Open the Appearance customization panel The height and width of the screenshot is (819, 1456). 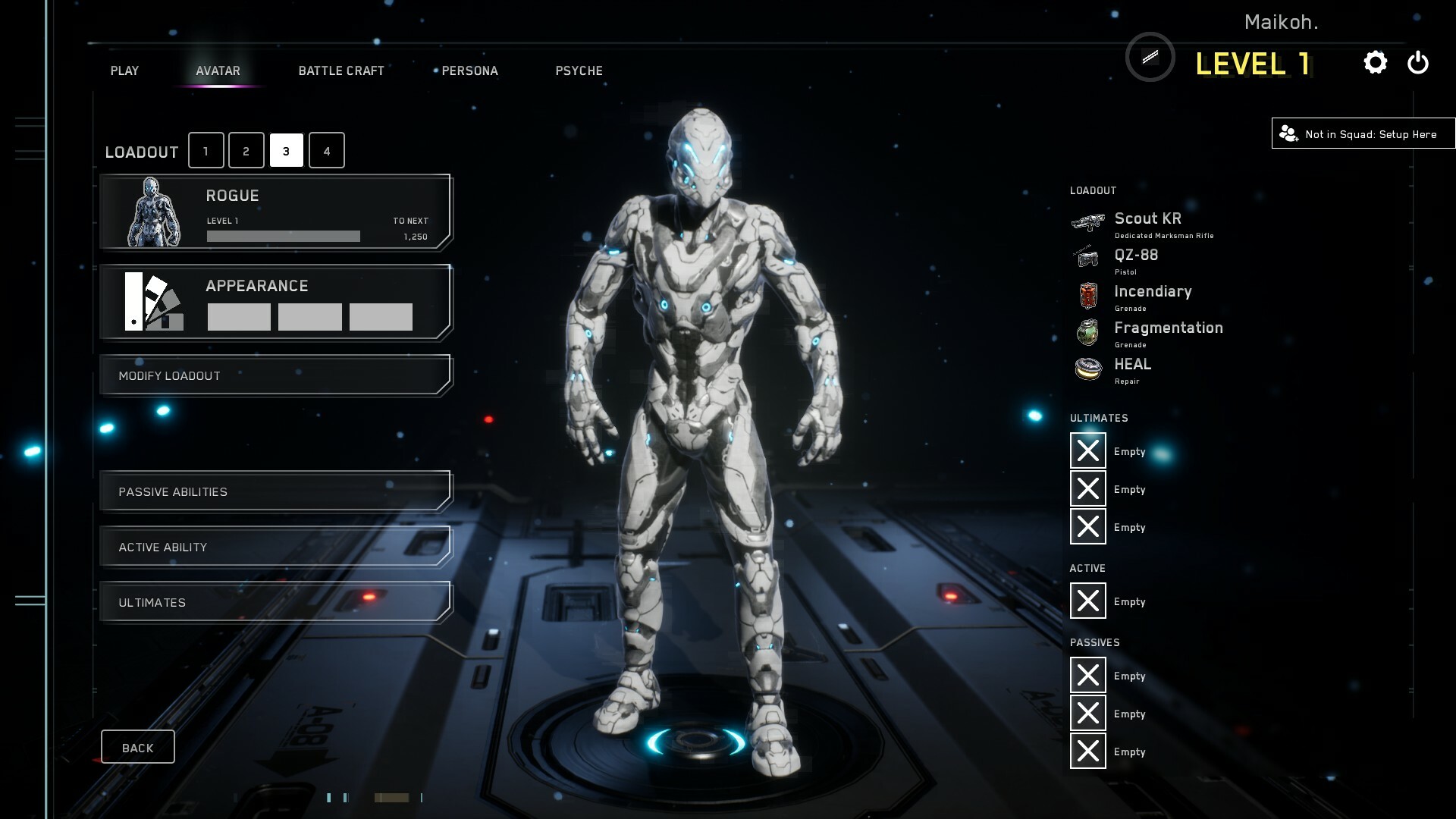click(x=275, y=302)
